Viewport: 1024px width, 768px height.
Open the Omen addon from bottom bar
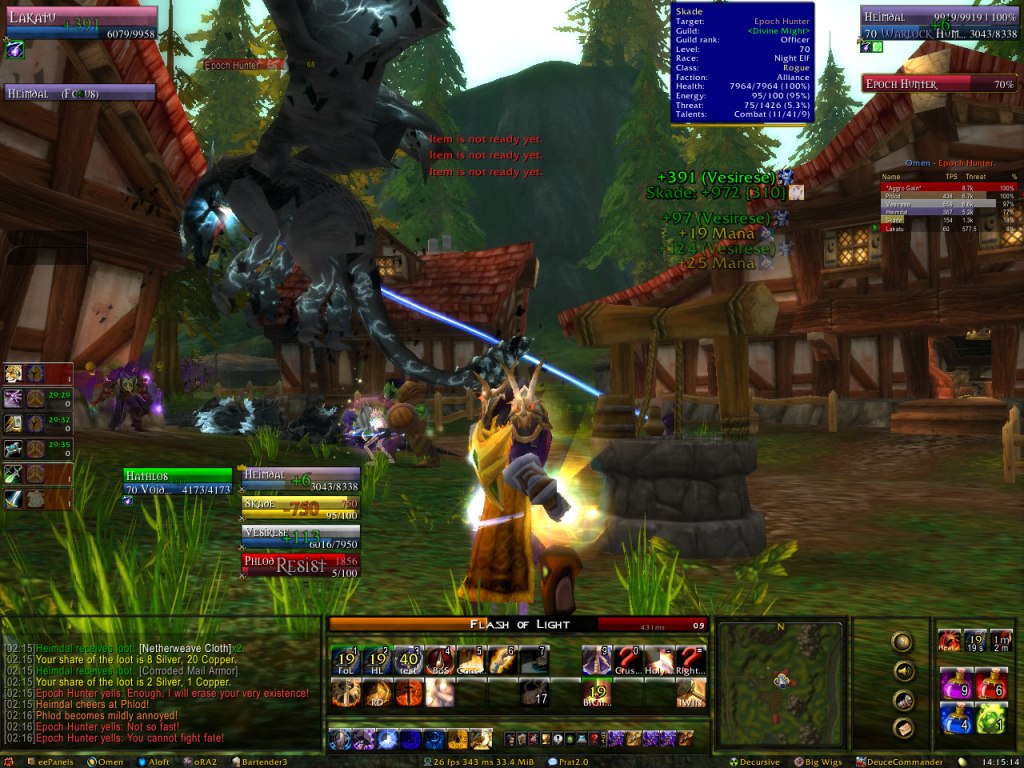click(x=110, y=762)
